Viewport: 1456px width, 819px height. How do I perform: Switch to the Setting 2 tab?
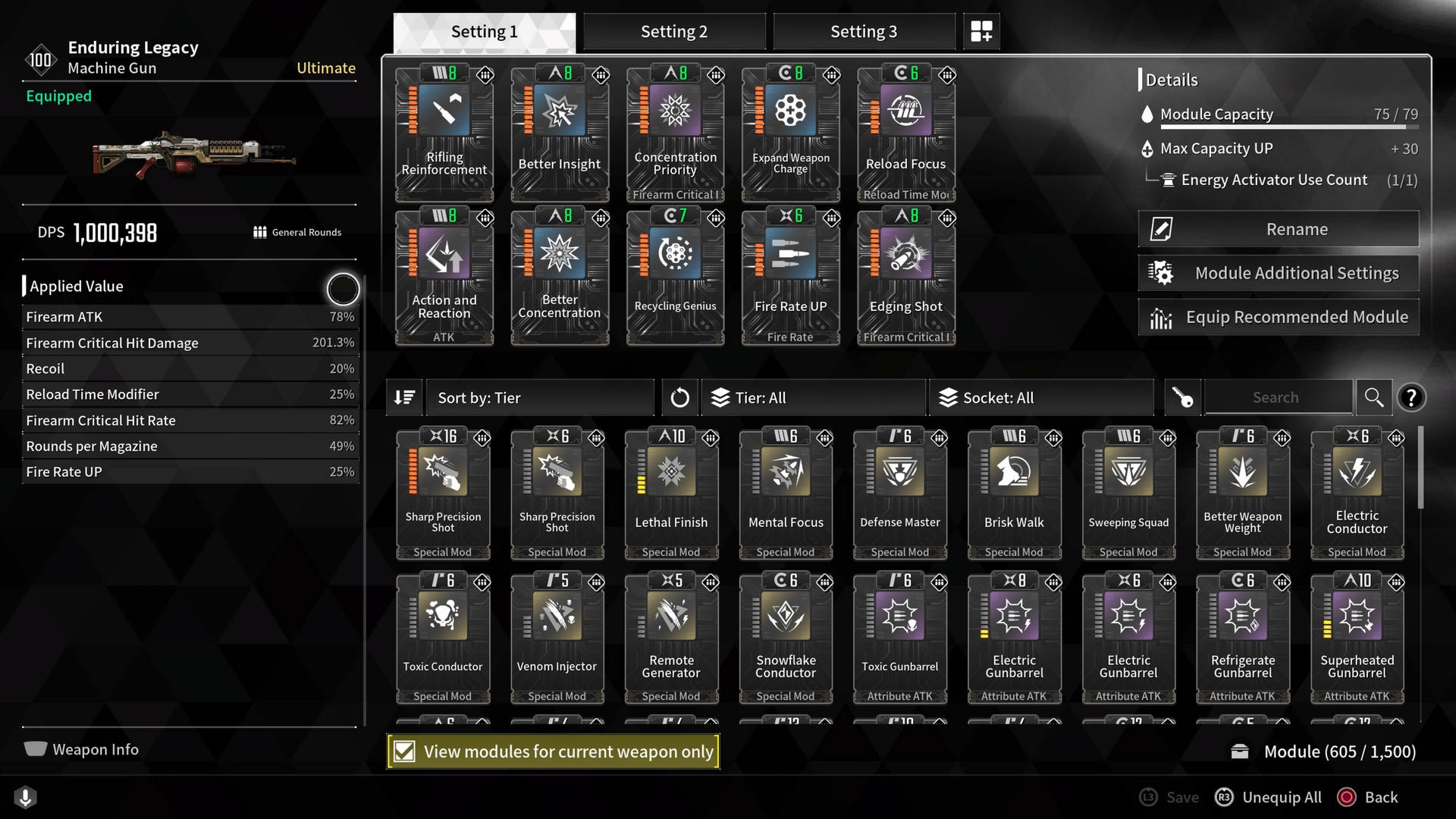tap(674, 31)
